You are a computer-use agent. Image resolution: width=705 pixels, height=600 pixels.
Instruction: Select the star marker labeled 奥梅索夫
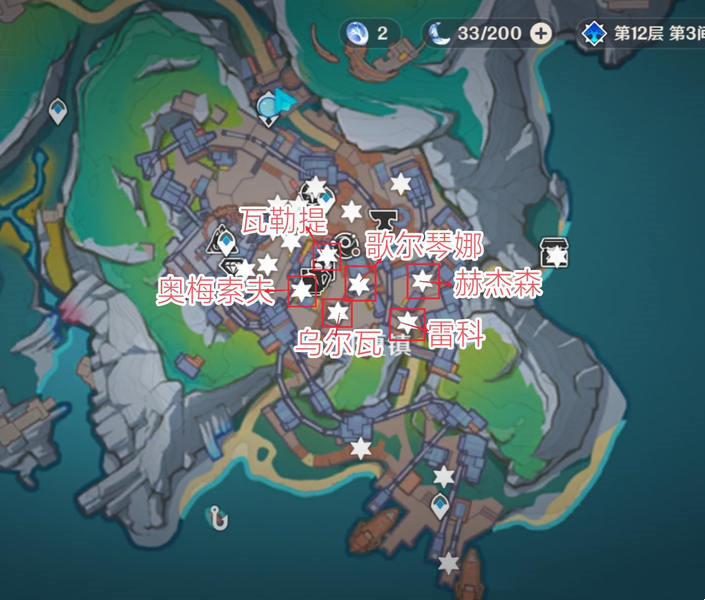coord(302,290)
